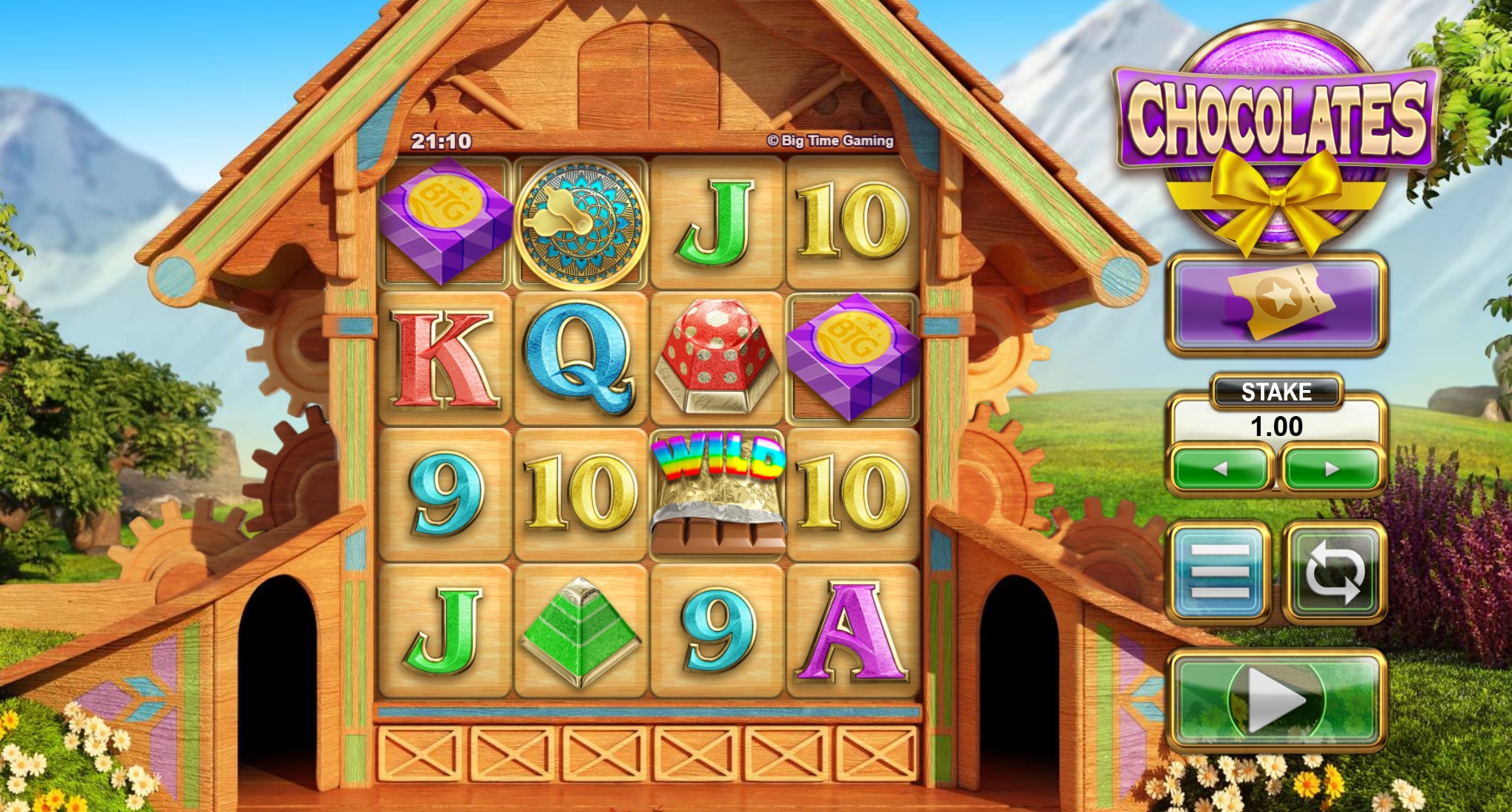This screenshot has height=812, width=1512.
Task: Click the gold medallion symbol on reel two
Action: click(582, 222)
